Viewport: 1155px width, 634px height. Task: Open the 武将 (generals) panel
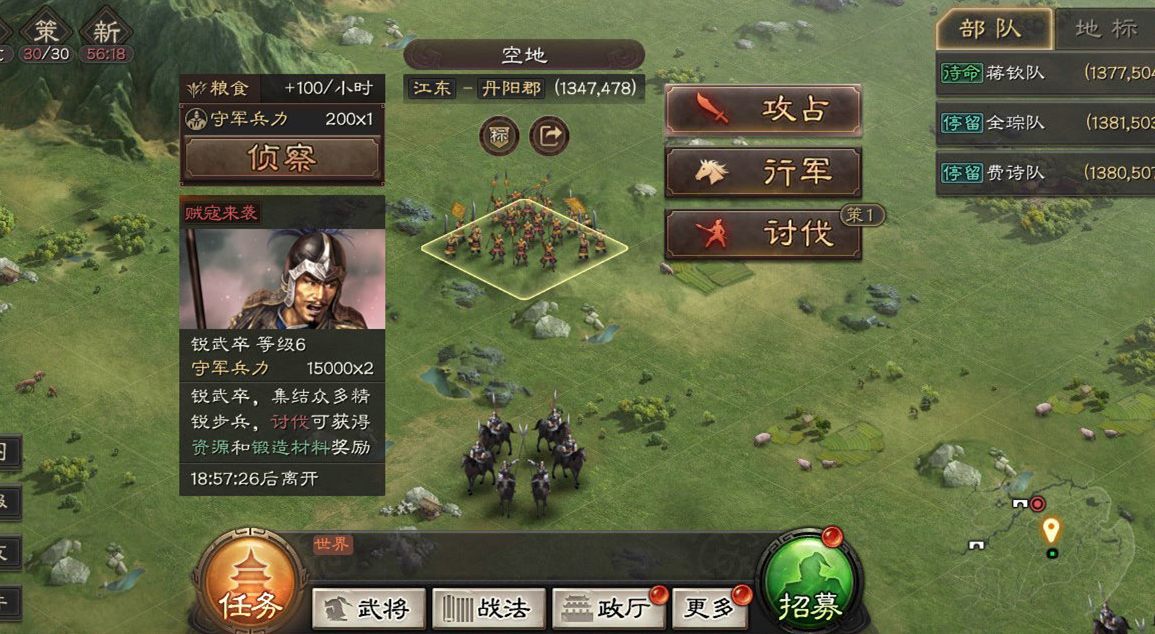click(368, 608)
